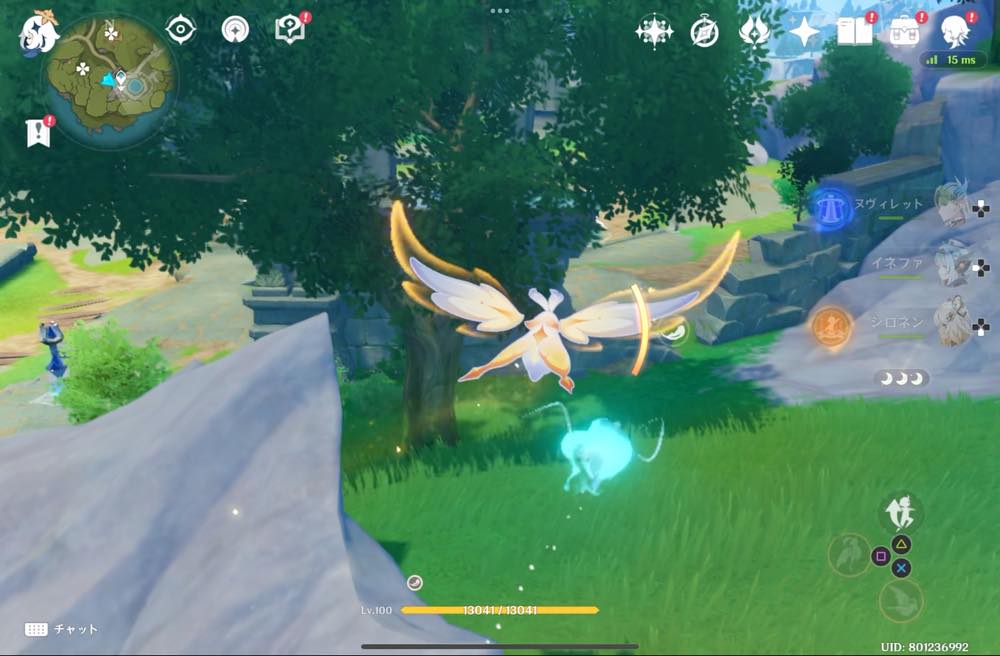The height and width of the screenshot is (656, 1000).
Task: Open the open book handbook icon
Action: (x=854, y=32)
